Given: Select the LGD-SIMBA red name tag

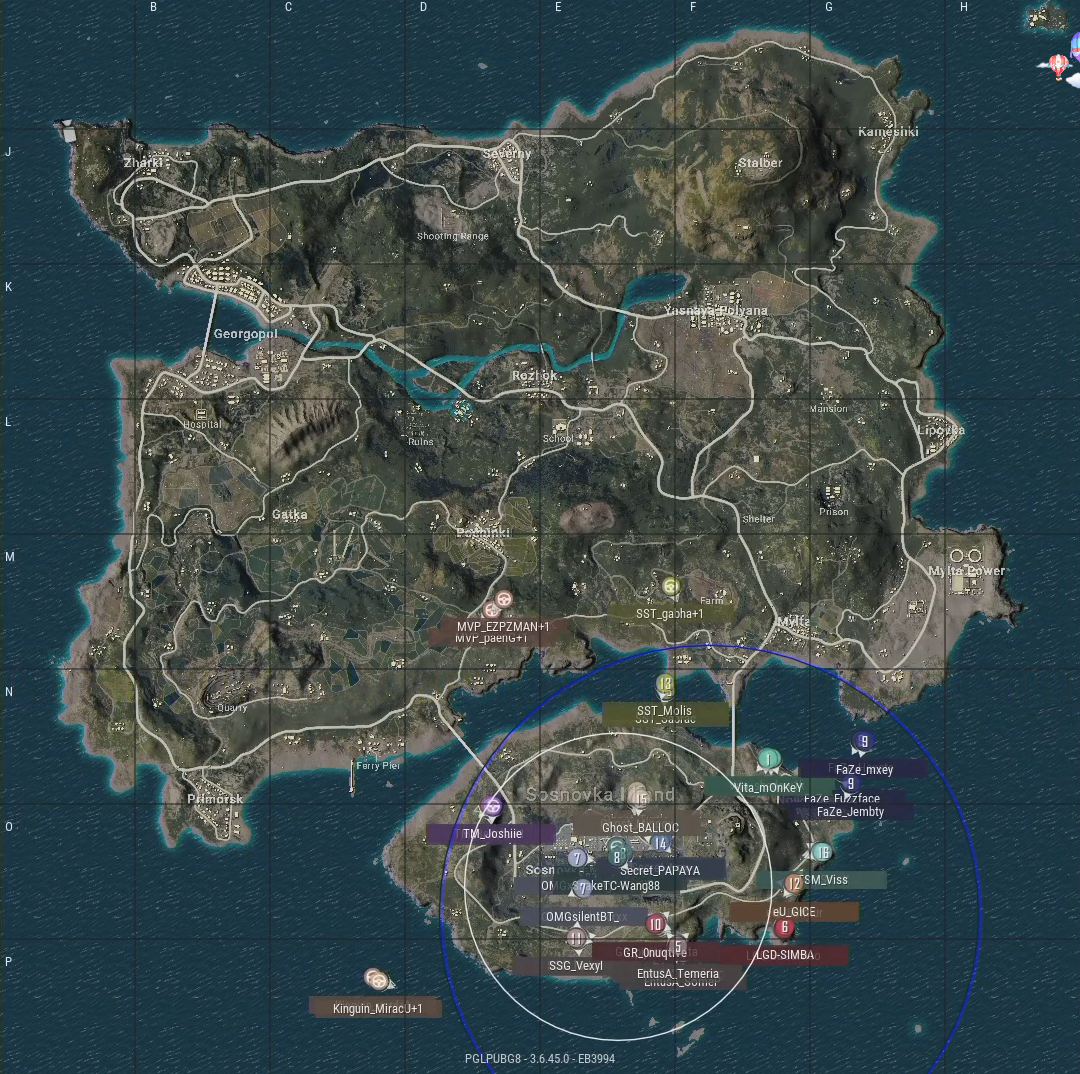Looking at the screenshot, I should click(784, 955).
